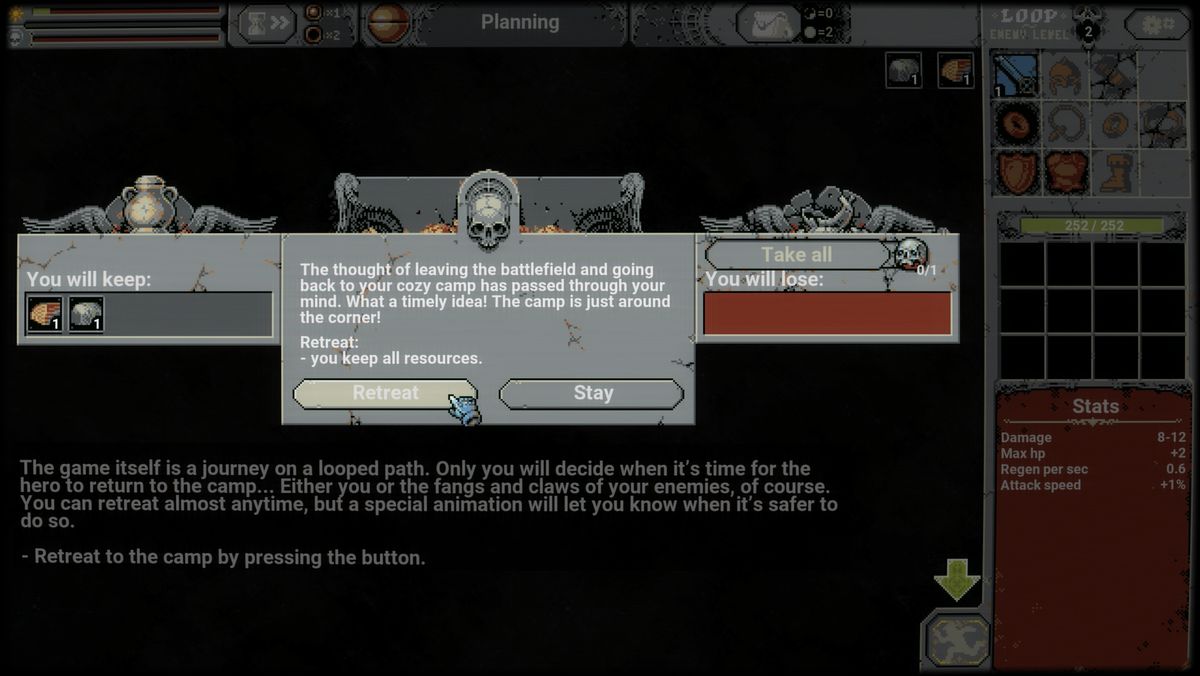Click the Take all button

796,254
